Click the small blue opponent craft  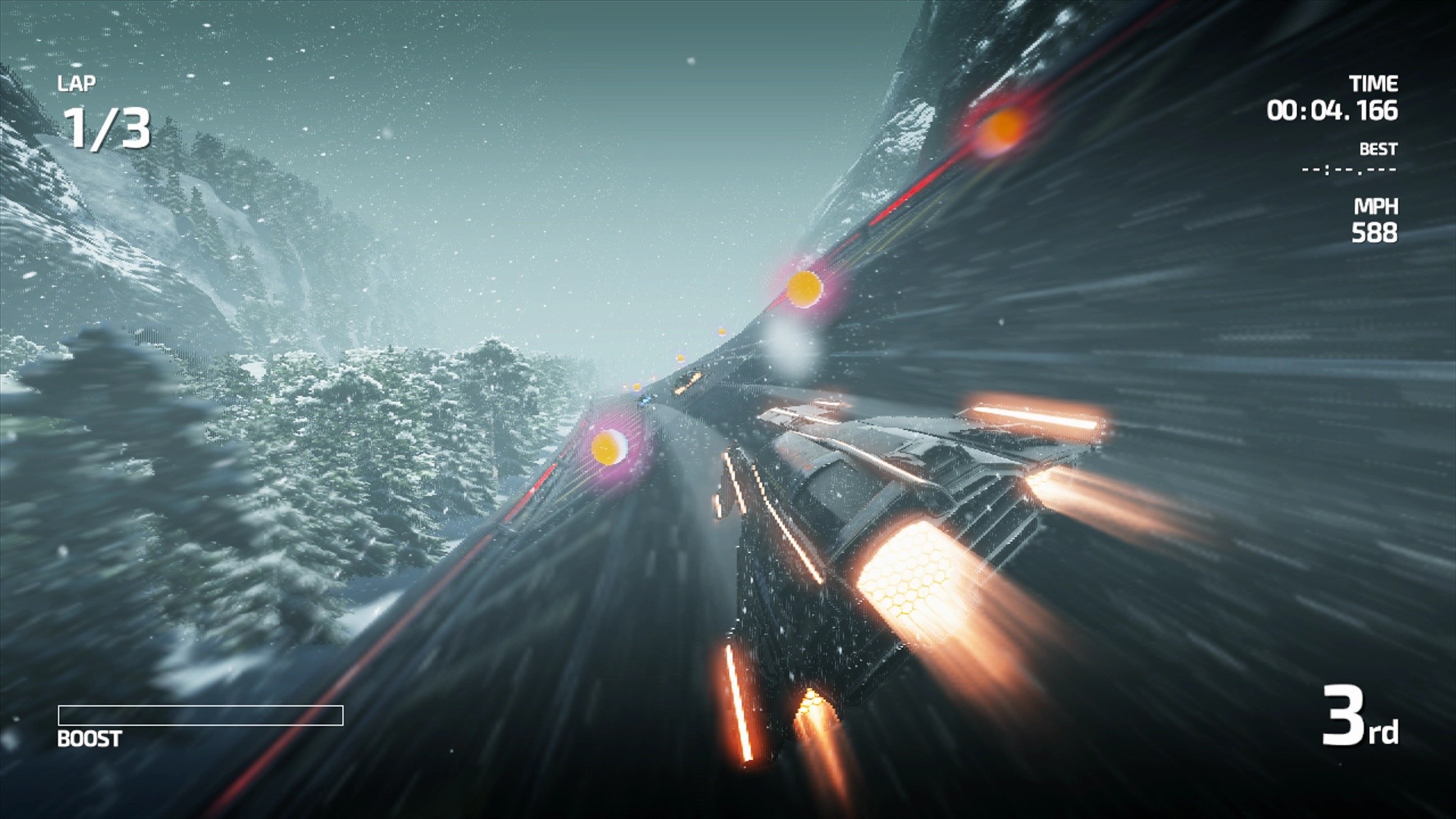[645, 400]
